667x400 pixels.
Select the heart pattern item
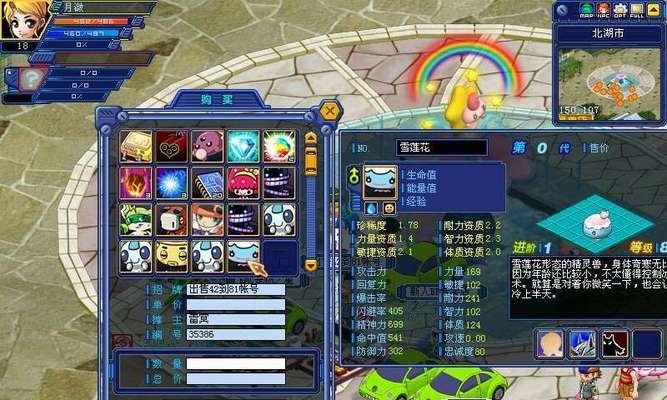171,147
